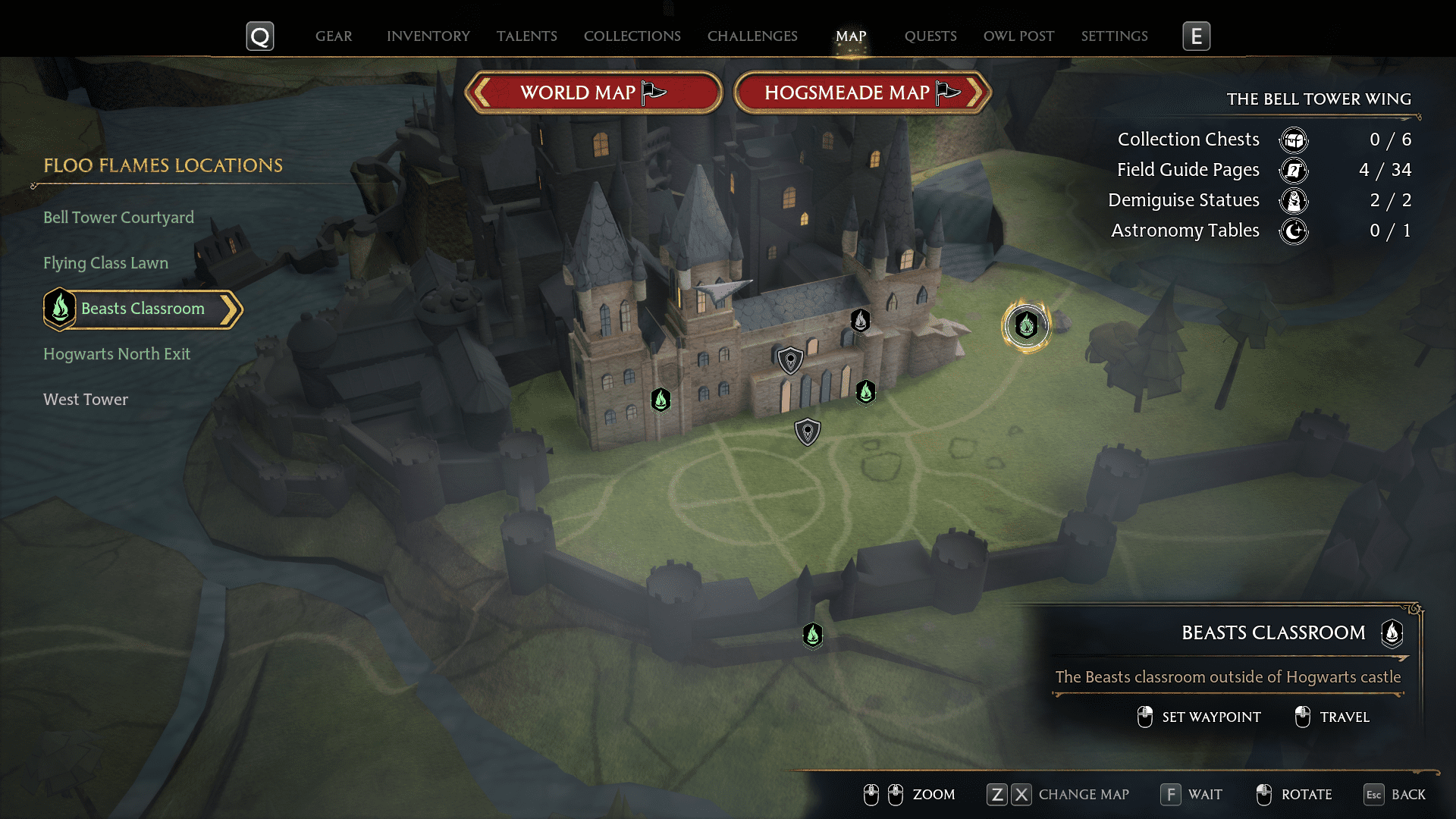Click the Field Guide Pages icon
1456x819 pixels.
click(1293, 171)
